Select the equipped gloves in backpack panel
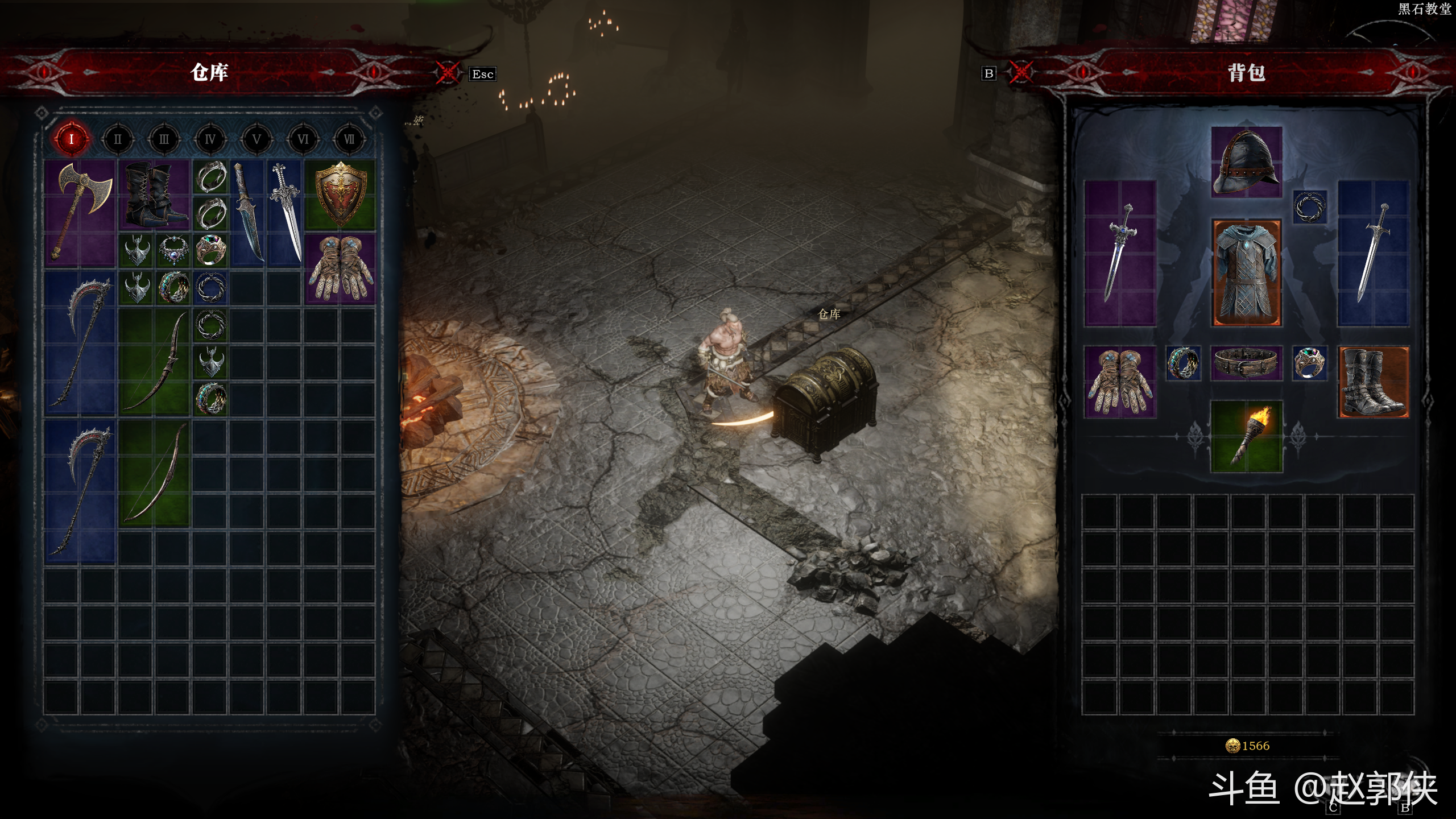Image resolution: width=1456 pixels, height=819 pixels. tap(1120, 382)
